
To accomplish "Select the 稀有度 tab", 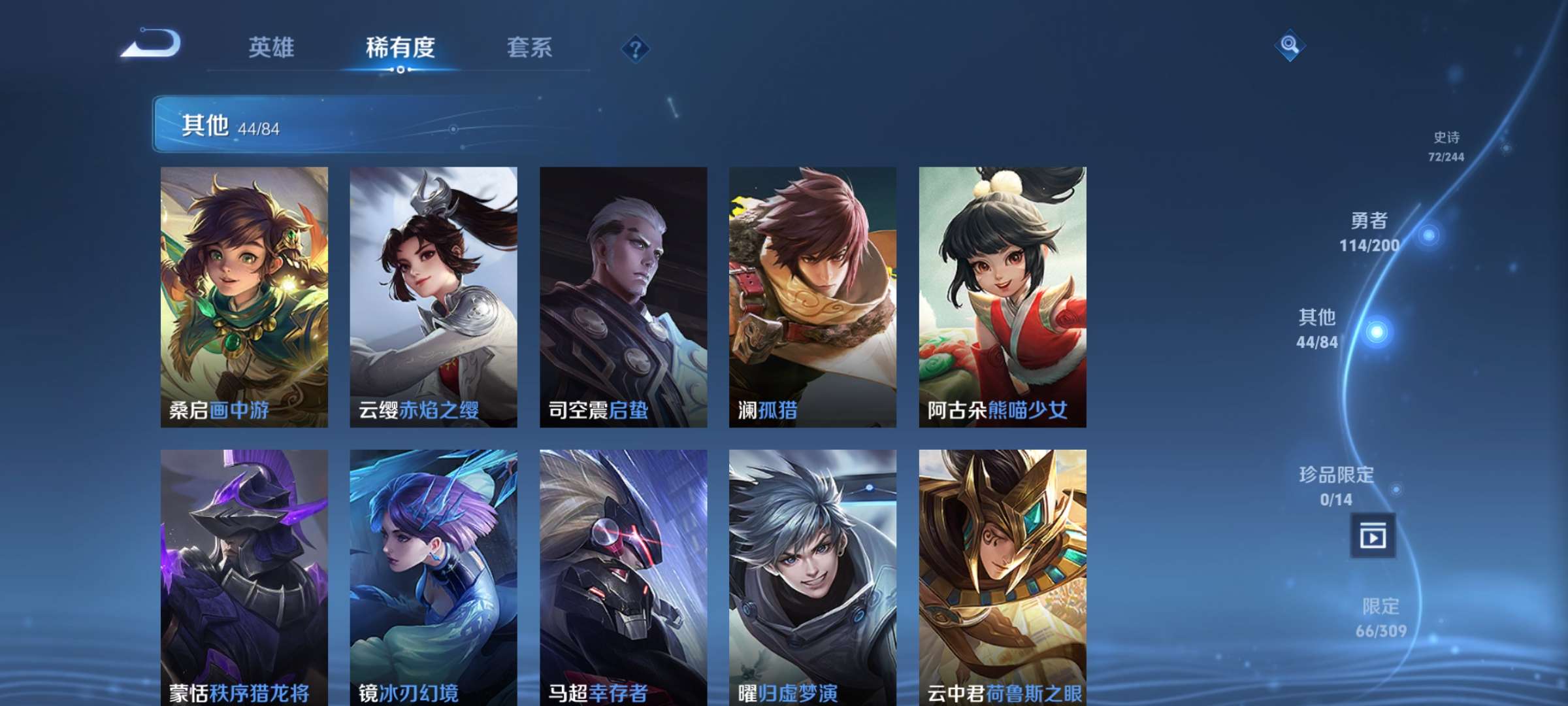I will [x=400, y=48].
